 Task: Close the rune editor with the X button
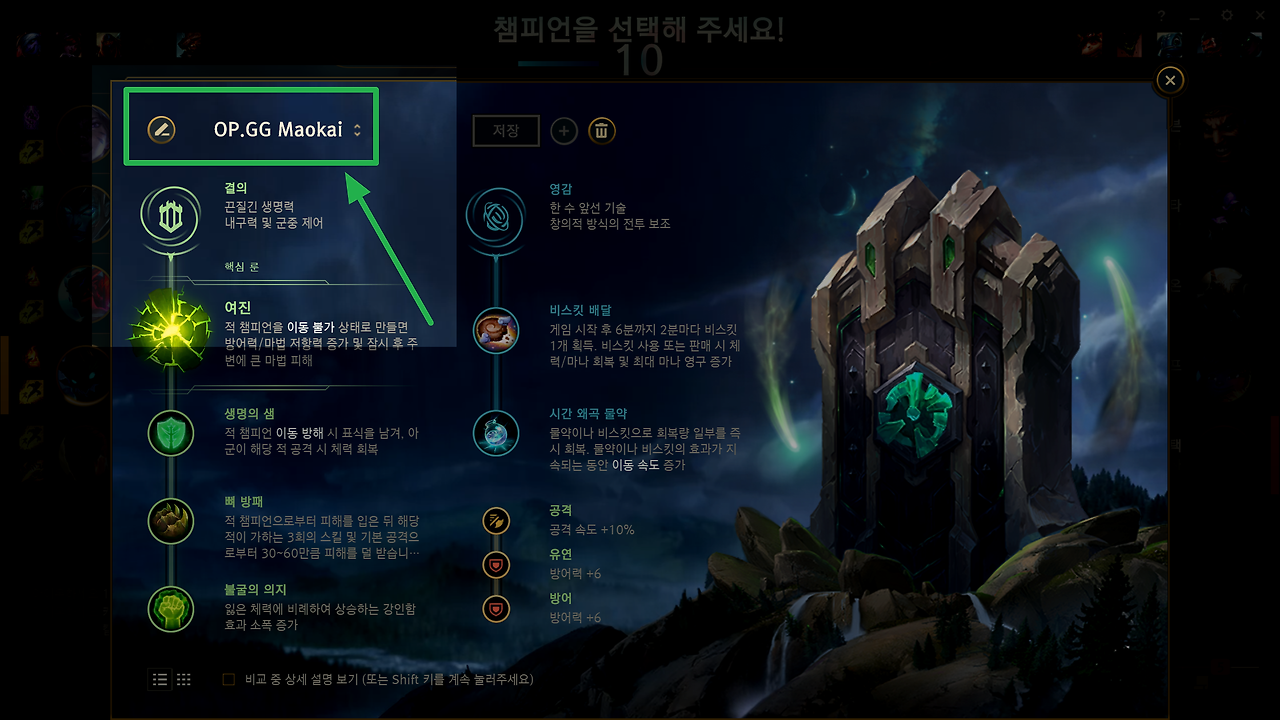[x=1169, y=80]
